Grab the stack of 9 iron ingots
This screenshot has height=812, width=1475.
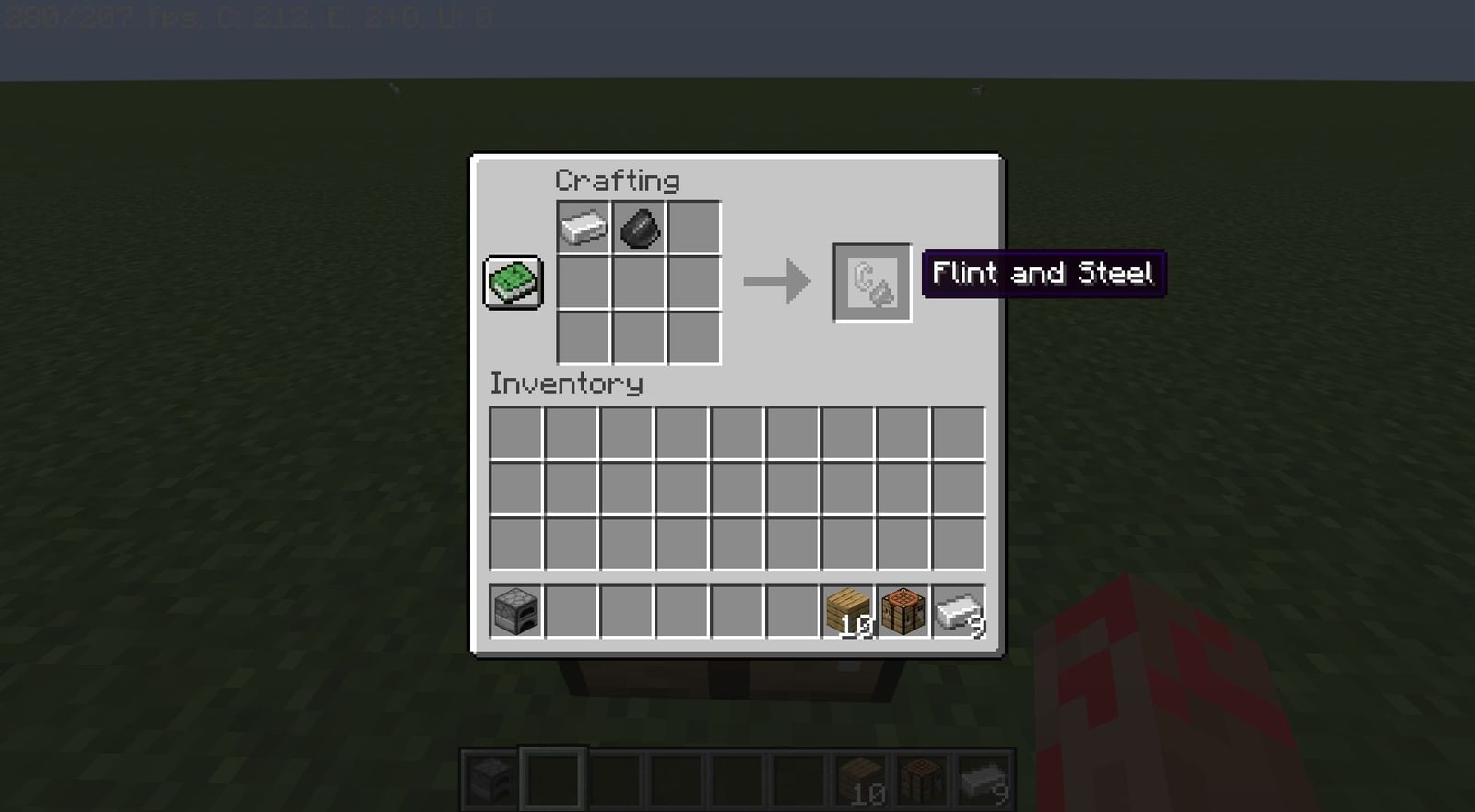pyautogui.click(x=957, y=610)
